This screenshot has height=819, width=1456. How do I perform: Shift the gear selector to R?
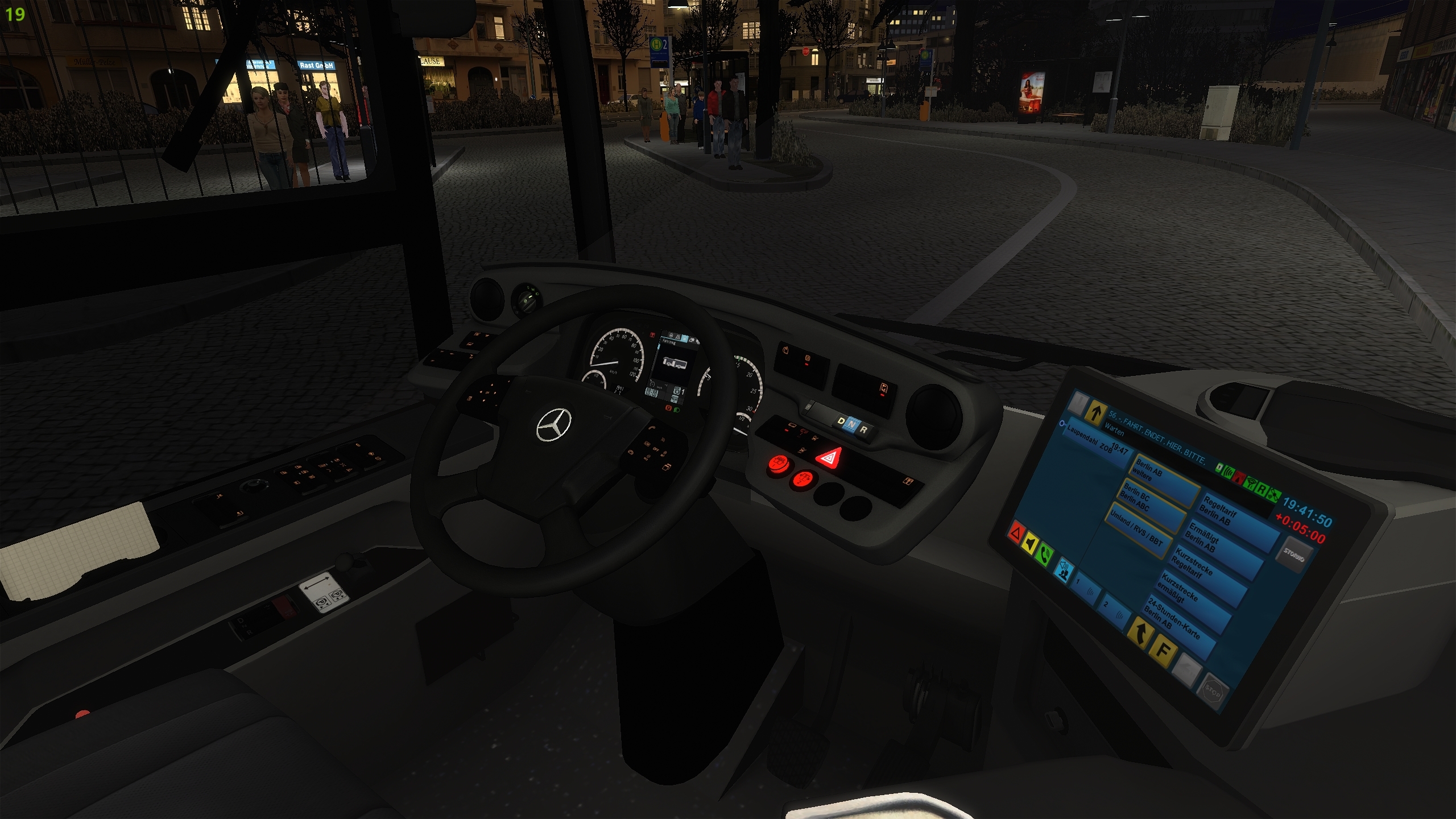[863, 430]
